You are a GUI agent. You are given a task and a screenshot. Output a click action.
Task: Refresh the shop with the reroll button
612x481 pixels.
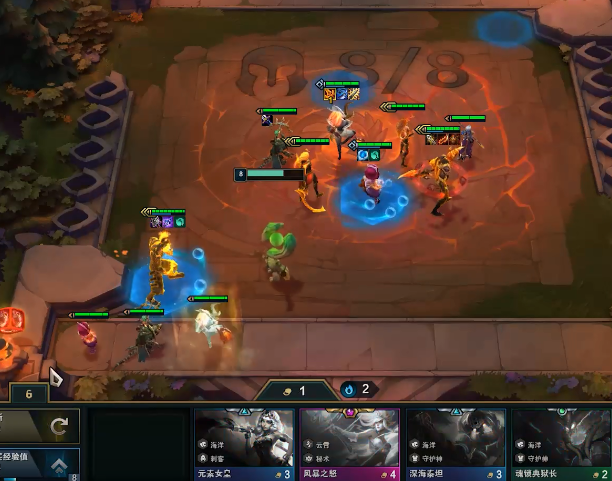click(40, 427)
